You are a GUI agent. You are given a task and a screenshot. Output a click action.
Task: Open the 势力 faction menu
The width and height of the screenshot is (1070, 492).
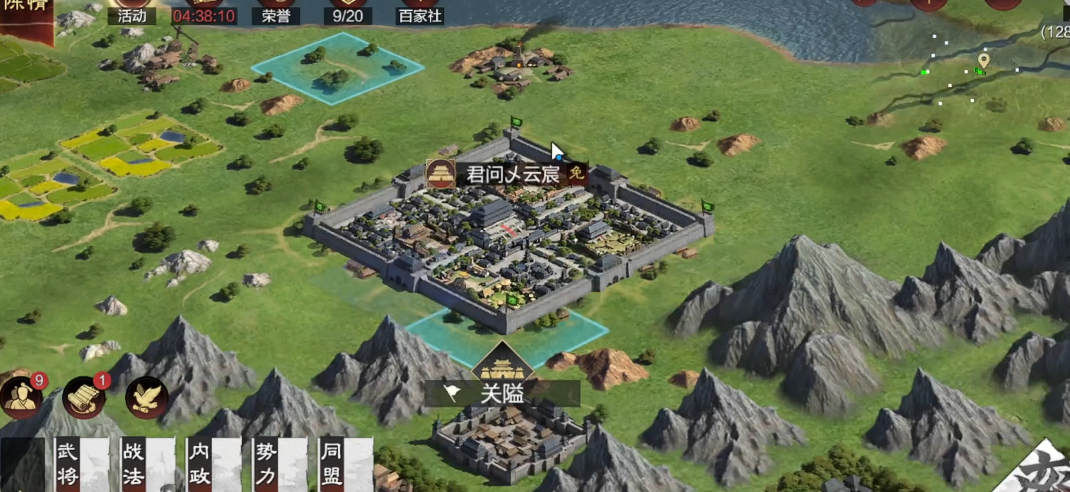pyautogui.click(x=266, y=465)
